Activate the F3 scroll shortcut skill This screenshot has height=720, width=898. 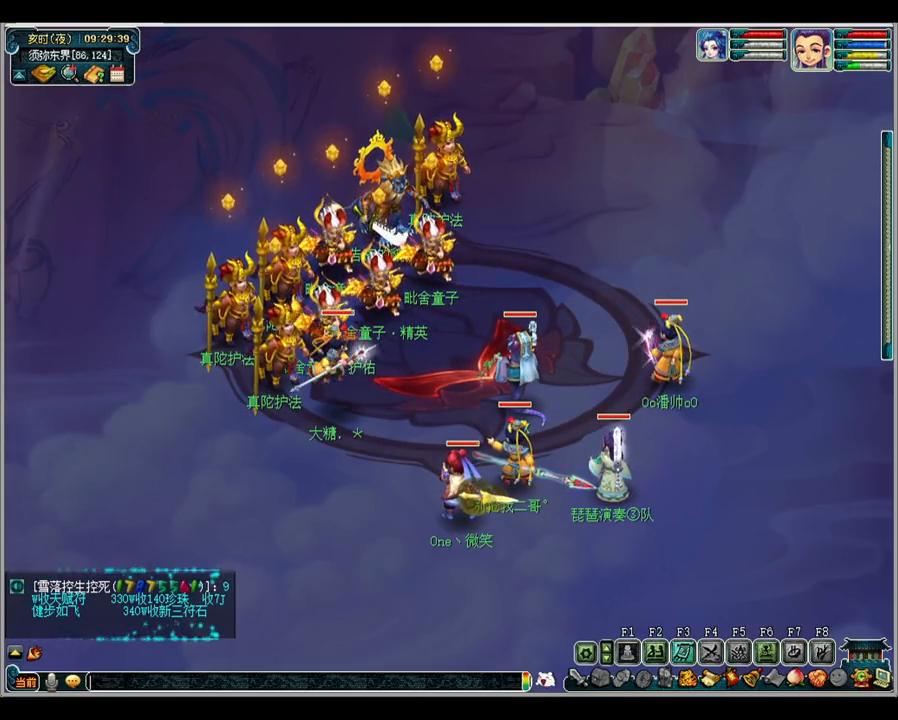[683, 653]
